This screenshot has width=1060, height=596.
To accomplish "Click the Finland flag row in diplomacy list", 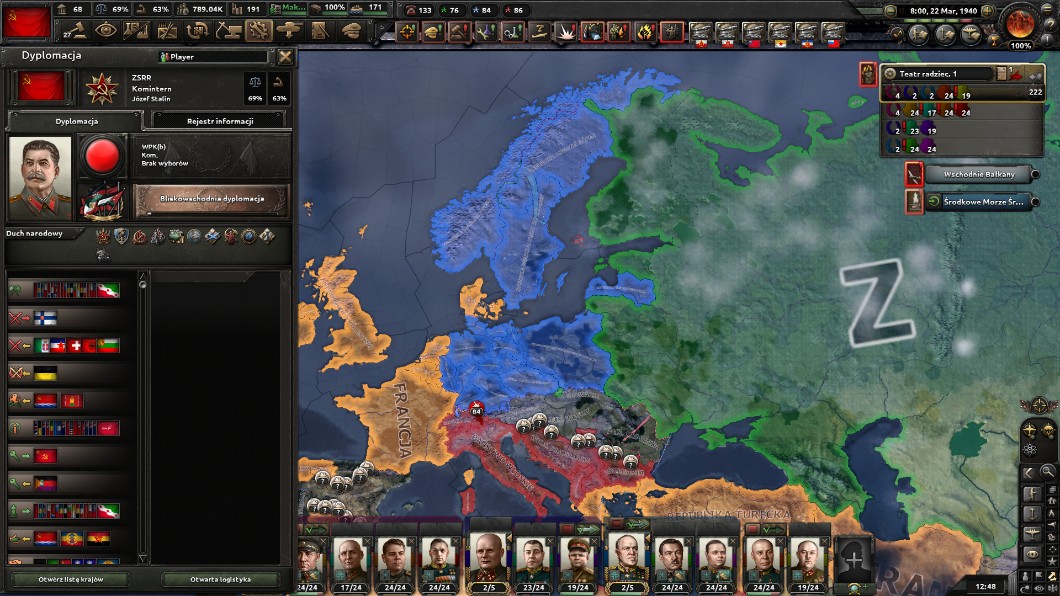I will (x=46, y=318).
